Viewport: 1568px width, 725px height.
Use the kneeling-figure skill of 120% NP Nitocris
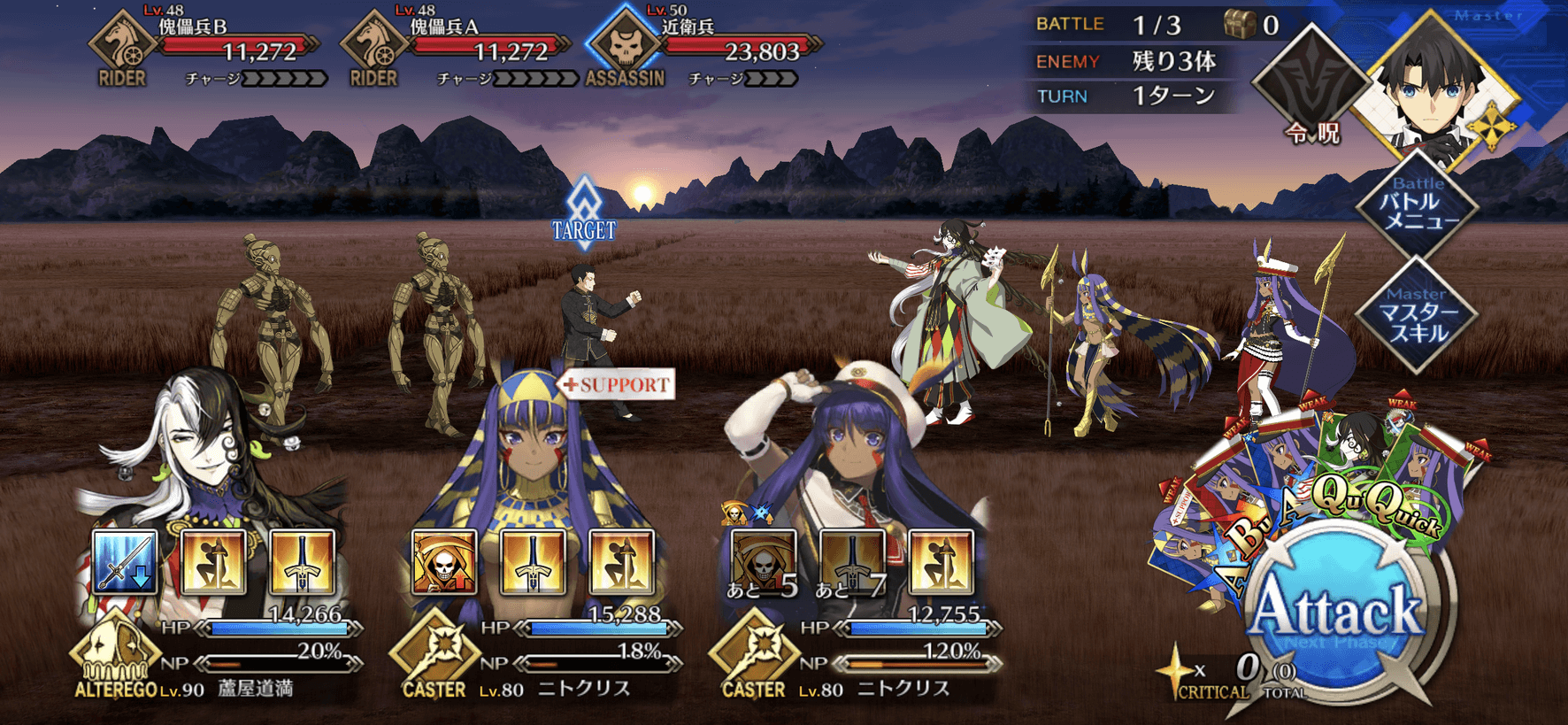point(941,562)
